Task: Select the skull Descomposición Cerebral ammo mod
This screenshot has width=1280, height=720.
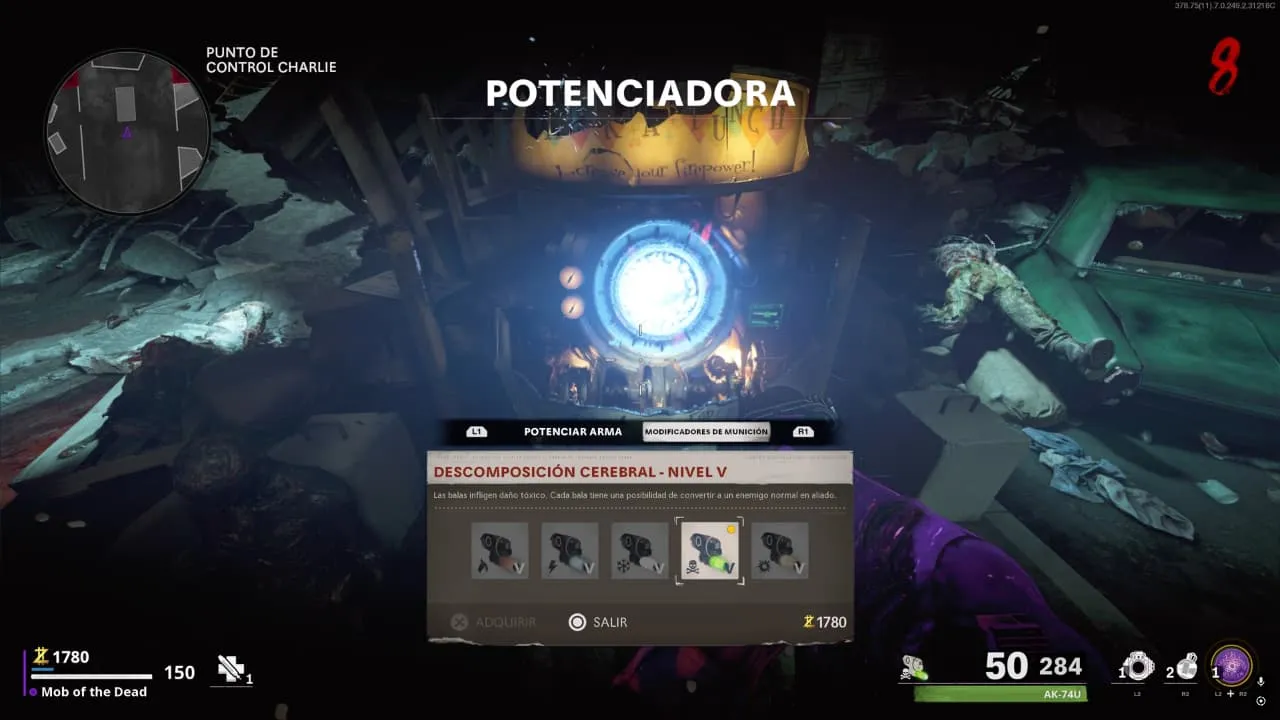Action: tap(710, 551)
